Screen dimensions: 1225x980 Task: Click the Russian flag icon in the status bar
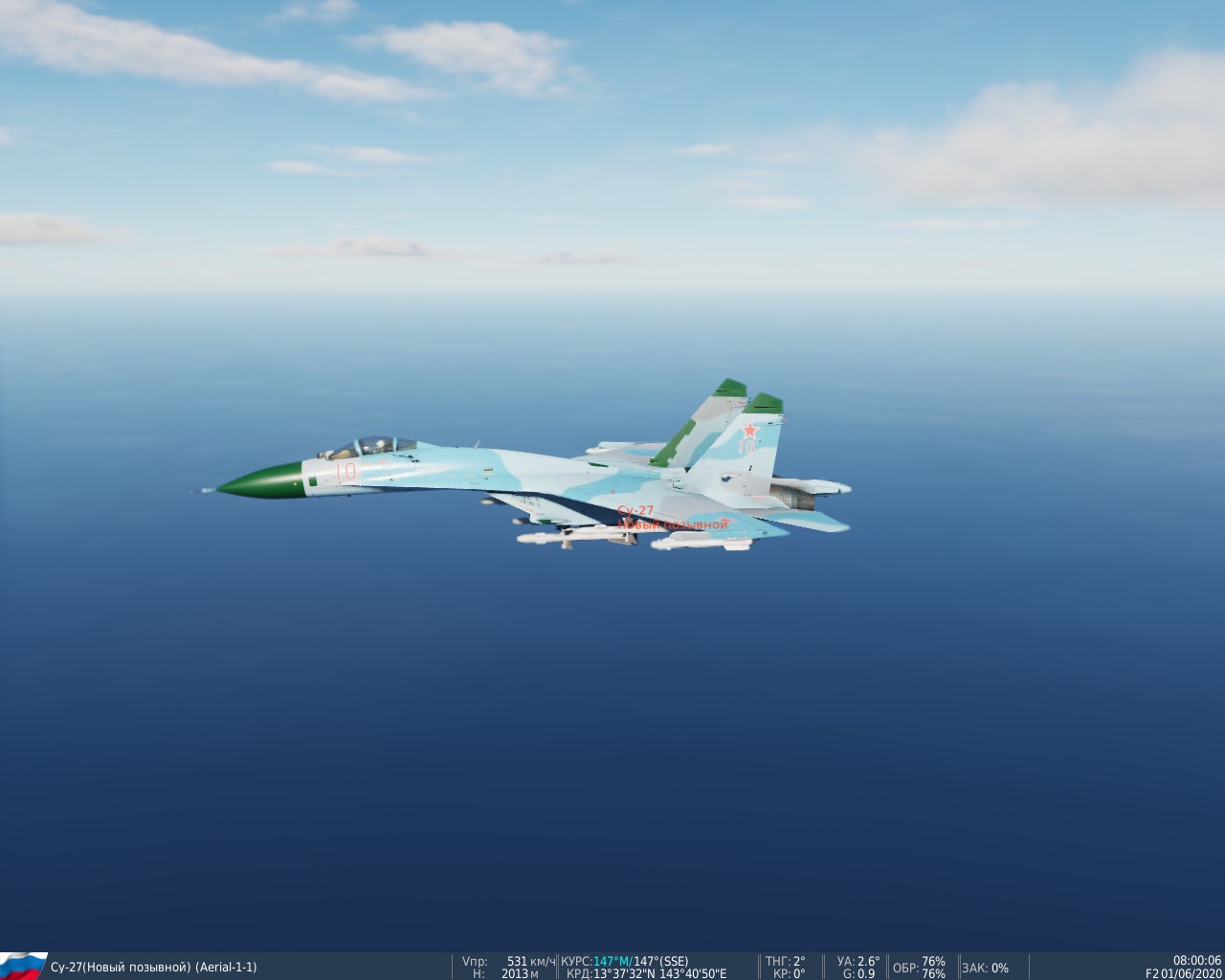24,965
